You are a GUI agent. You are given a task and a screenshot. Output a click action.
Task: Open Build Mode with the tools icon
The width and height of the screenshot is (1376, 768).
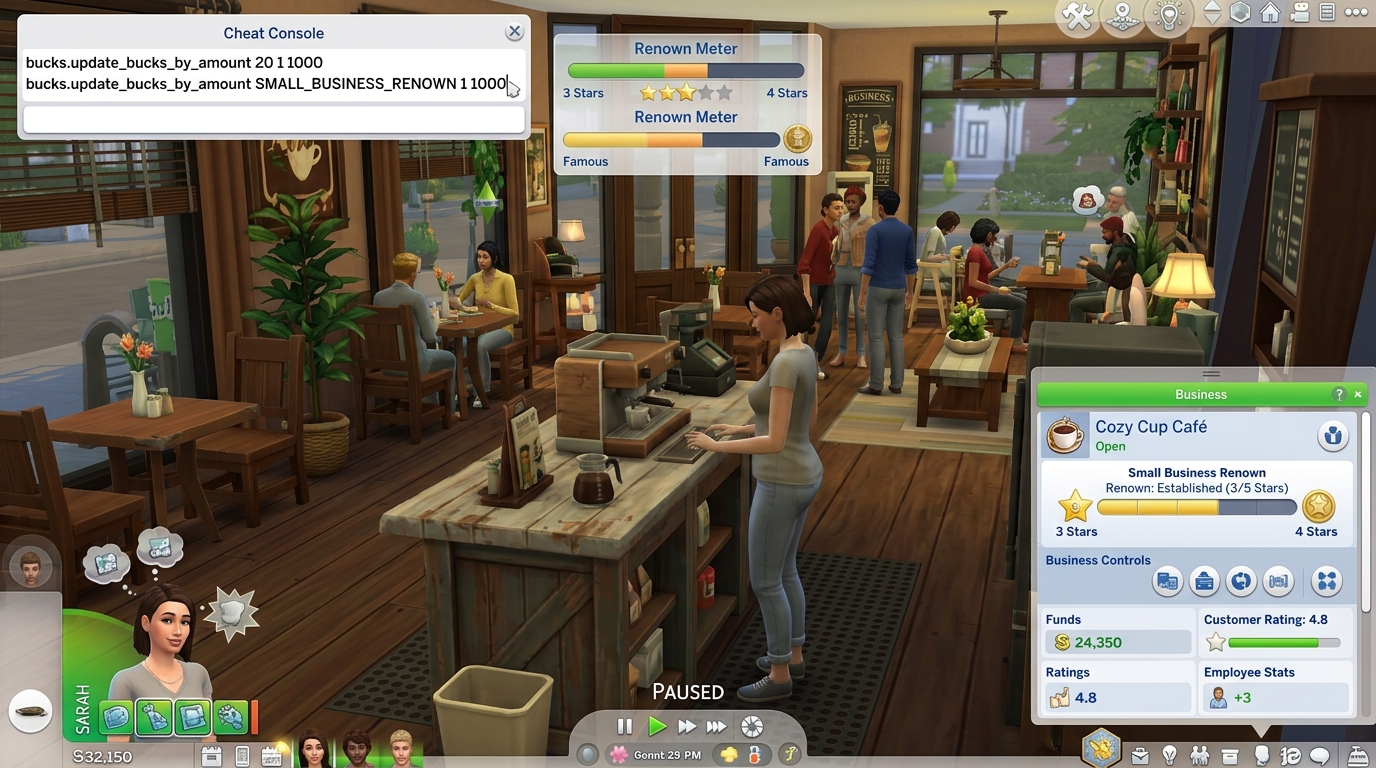(x=1077, y=15)
